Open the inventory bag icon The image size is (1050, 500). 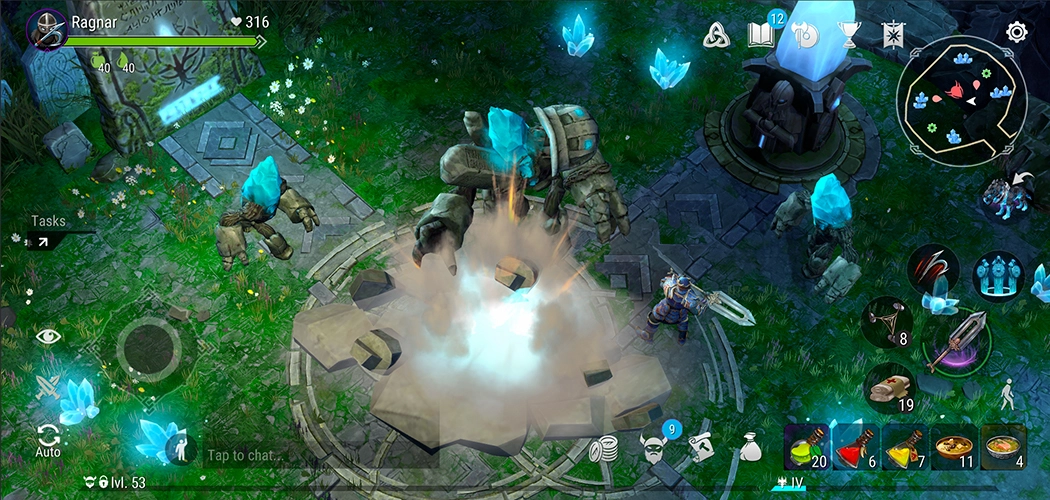coord(750,448)
